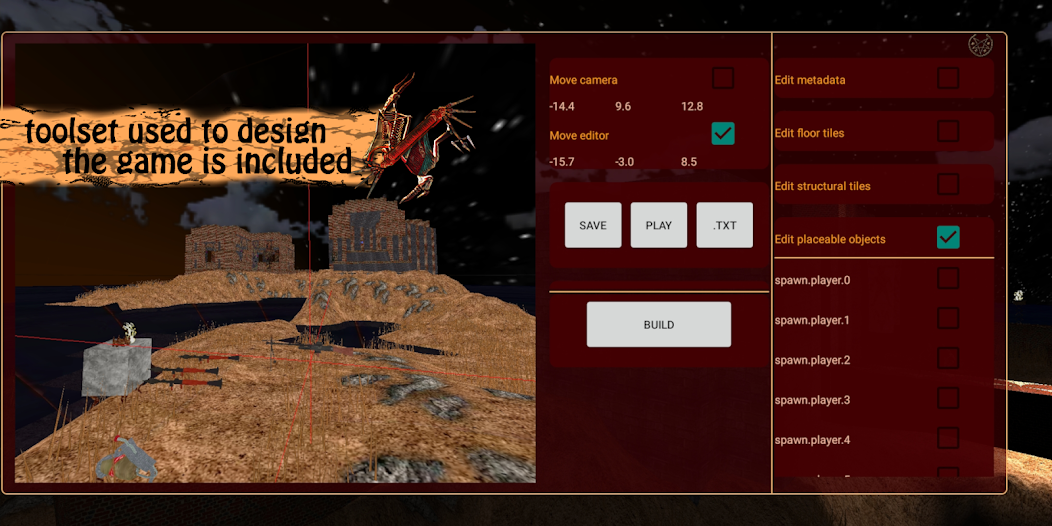Click the round emblem icon in the corner
The height and width of the screenshot is (526, 1052).
[x=980, y=45]
